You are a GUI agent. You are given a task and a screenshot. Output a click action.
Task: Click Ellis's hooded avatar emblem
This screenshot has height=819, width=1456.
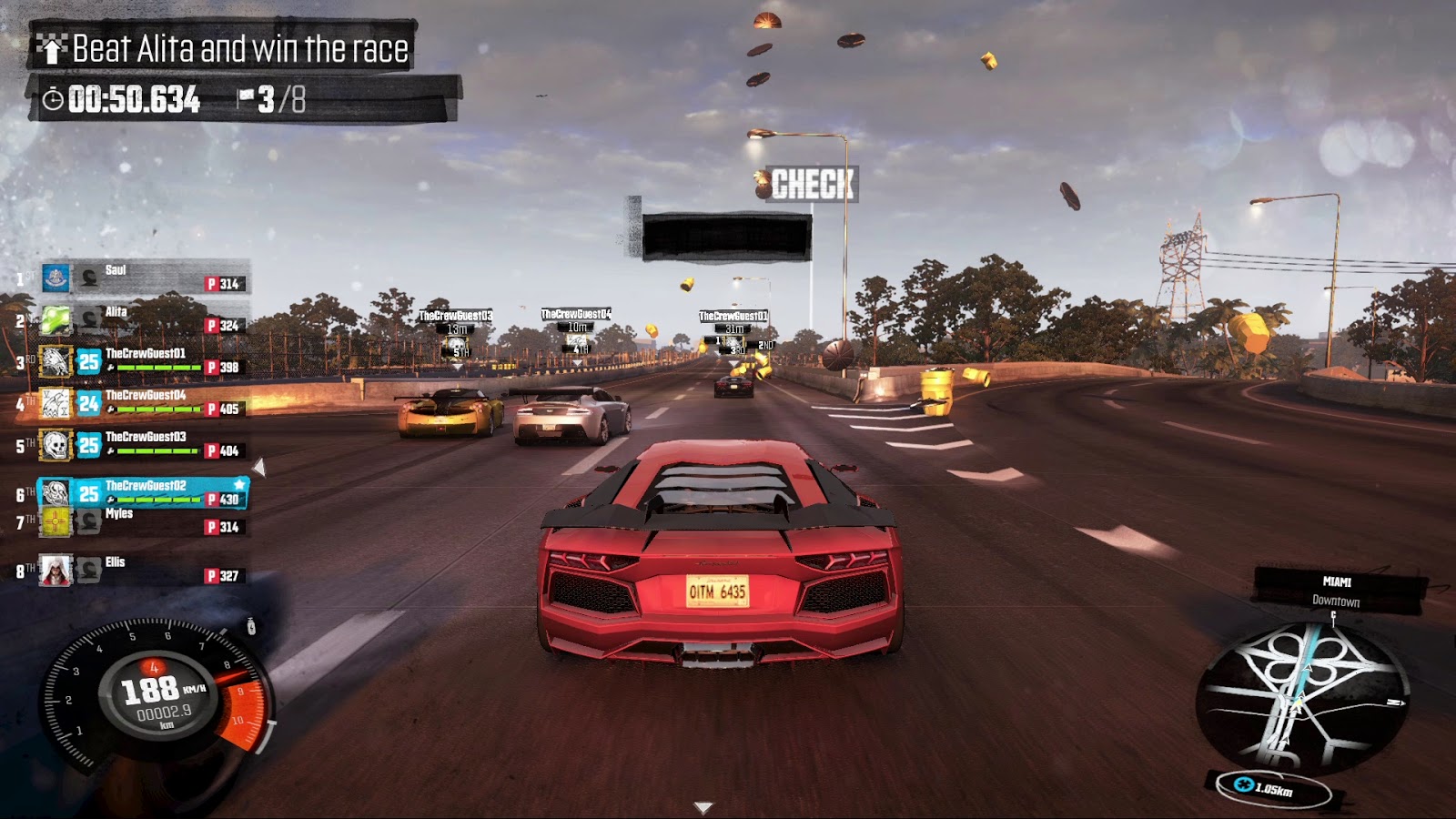tap(56, 570)
